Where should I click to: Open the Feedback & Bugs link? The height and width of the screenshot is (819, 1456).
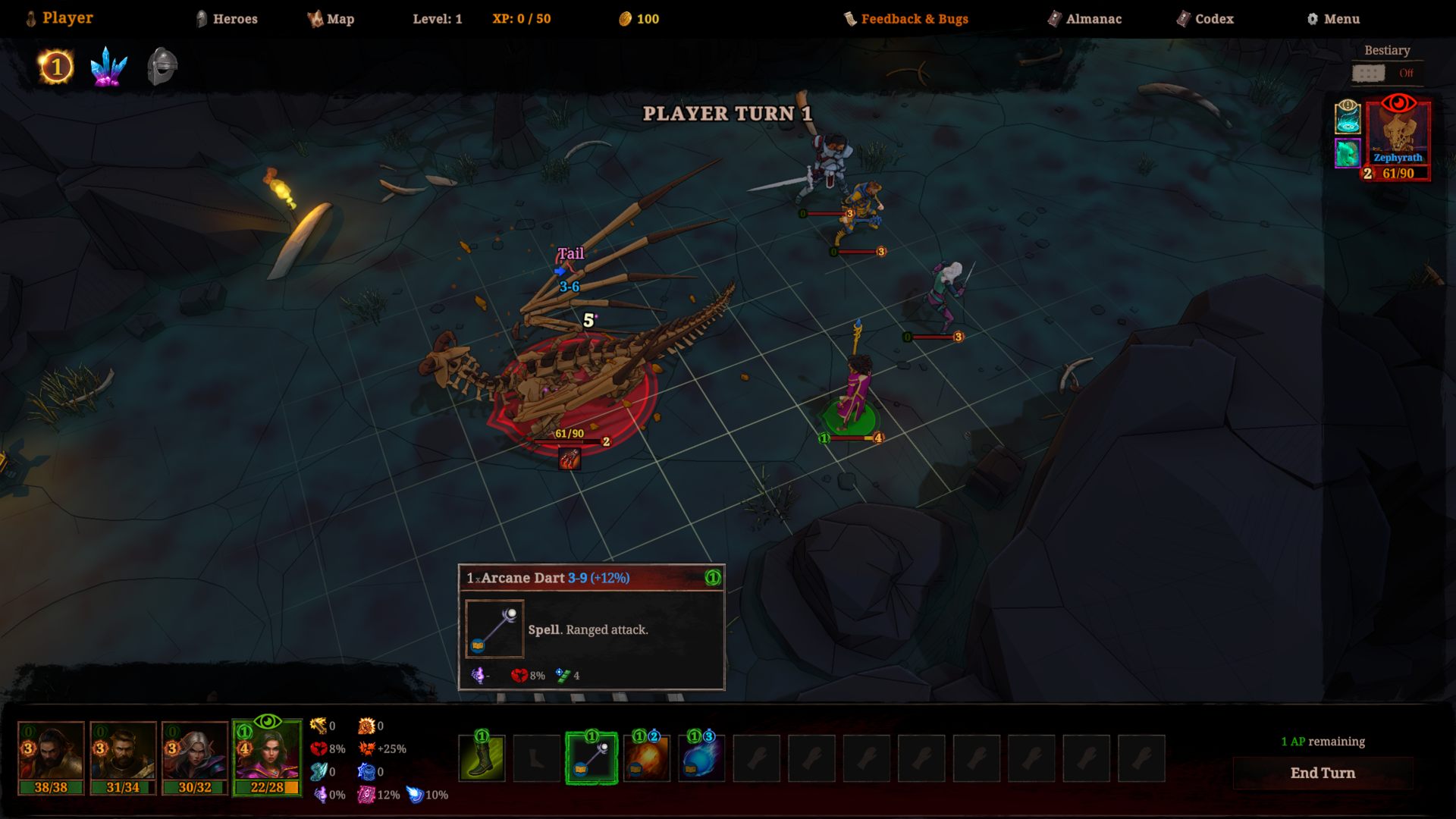(x=906, y=19)
